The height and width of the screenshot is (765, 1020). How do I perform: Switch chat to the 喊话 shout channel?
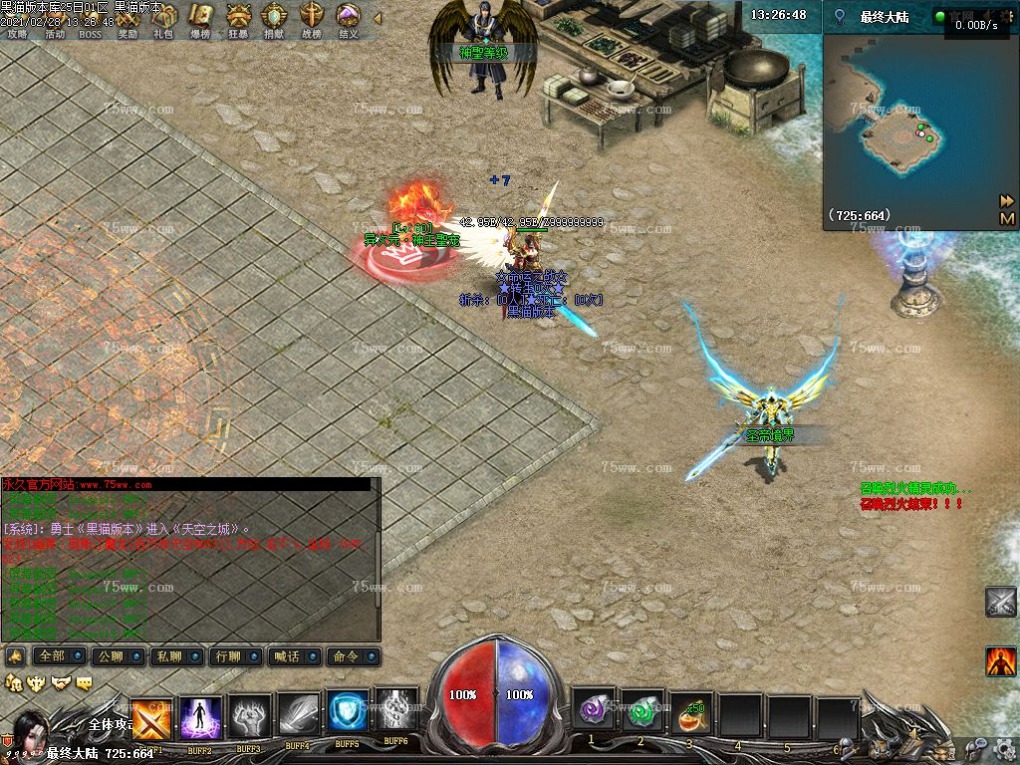tap(293, 657)
